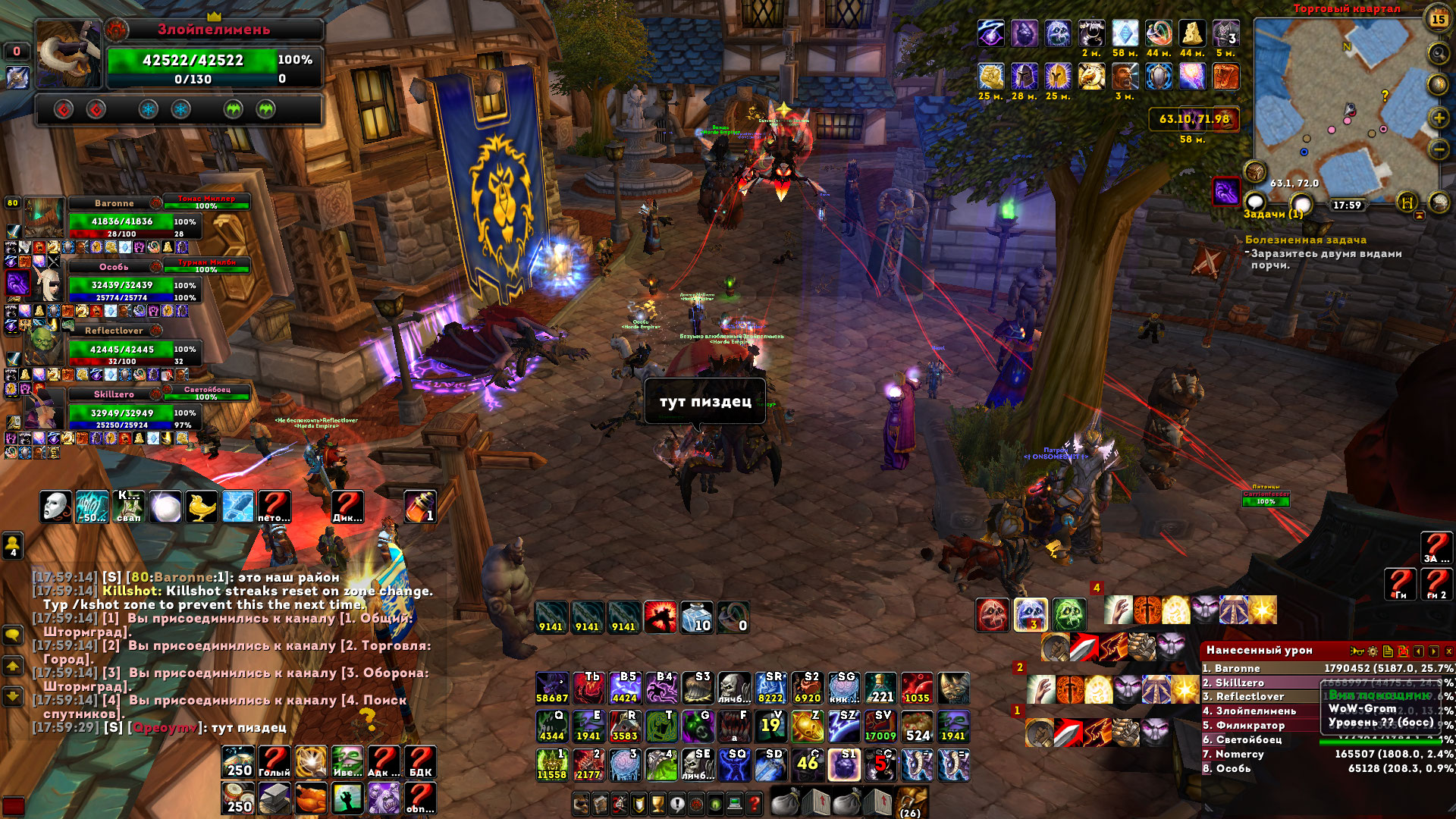Open the chat speech bubble menu

click(13, 635)
